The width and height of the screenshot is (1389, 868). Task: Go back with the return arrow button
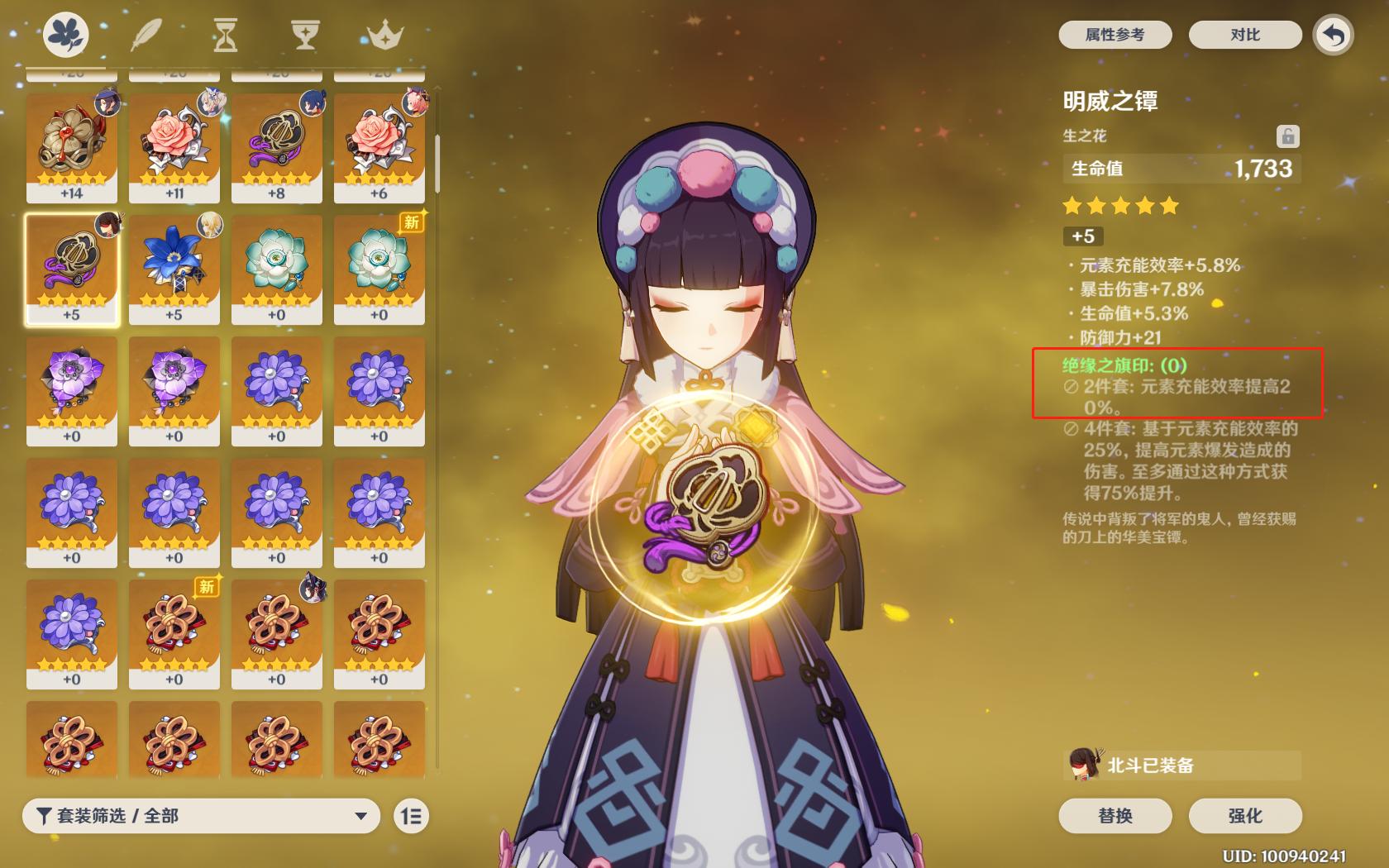point(1333,35)
